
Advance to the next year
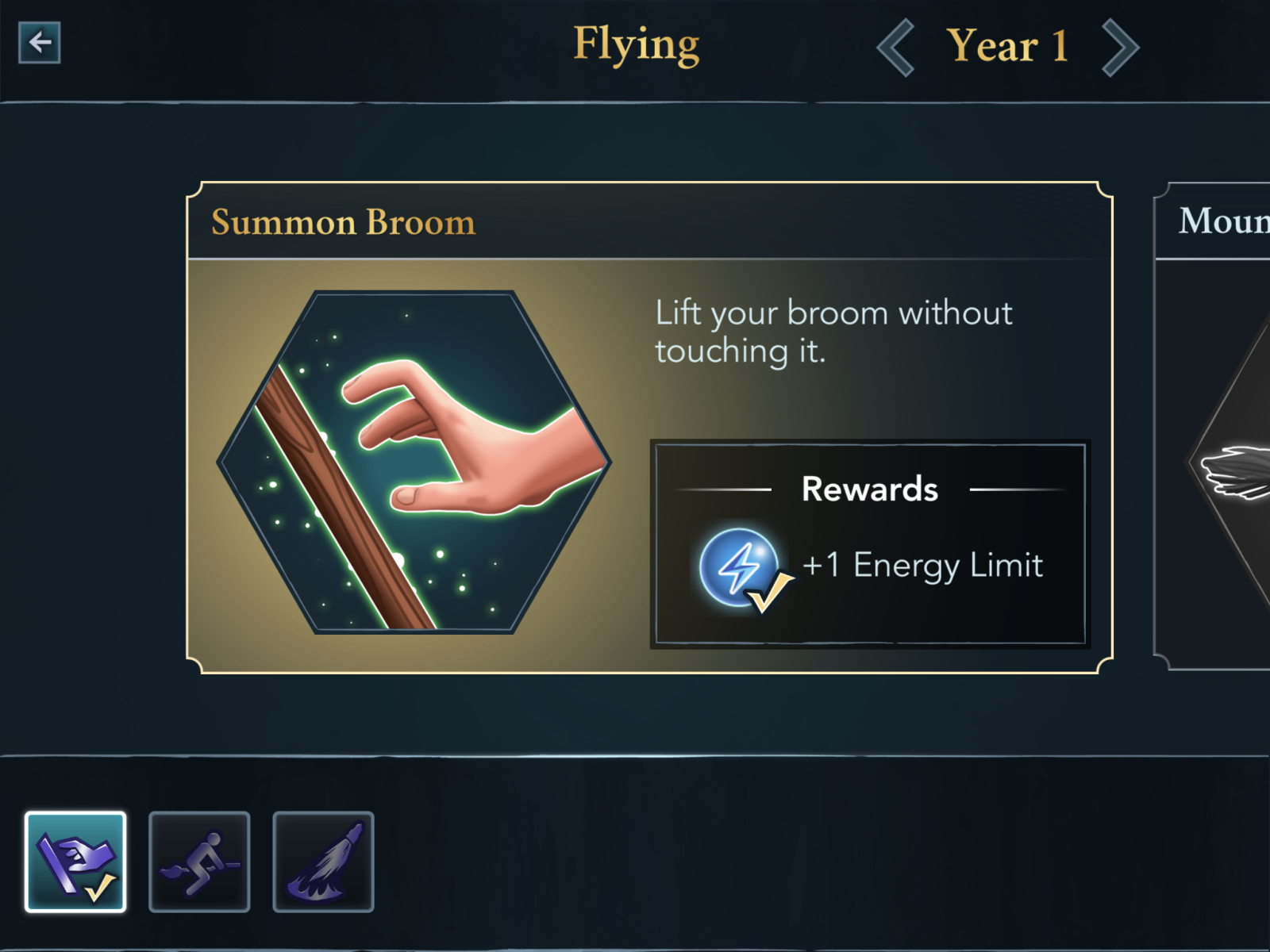(x=1120, y=48)
